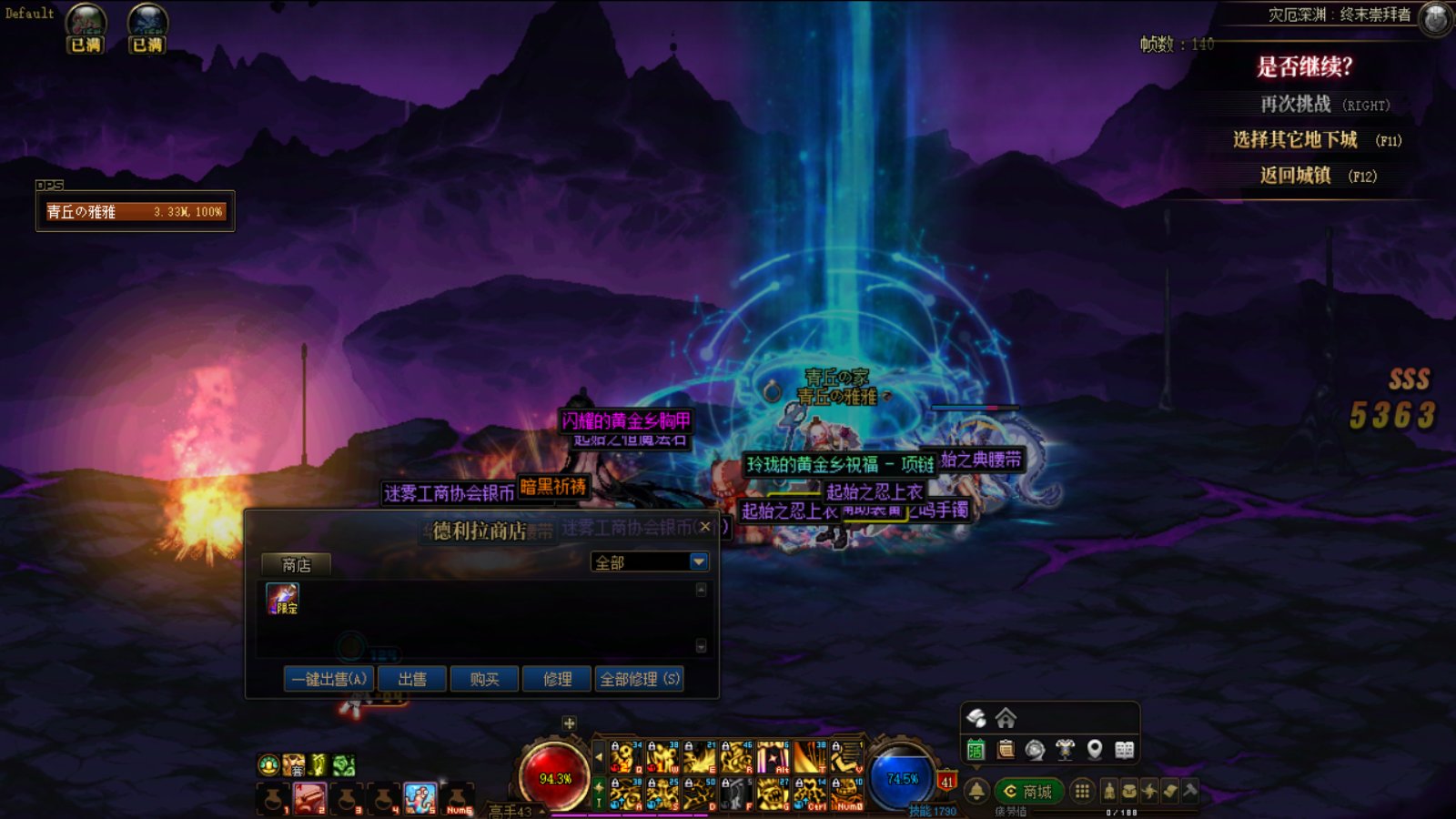Screen dimensions: 1456x819
Task: Choose 返回城镇 to return to town
Action: tap(1295, 175)
